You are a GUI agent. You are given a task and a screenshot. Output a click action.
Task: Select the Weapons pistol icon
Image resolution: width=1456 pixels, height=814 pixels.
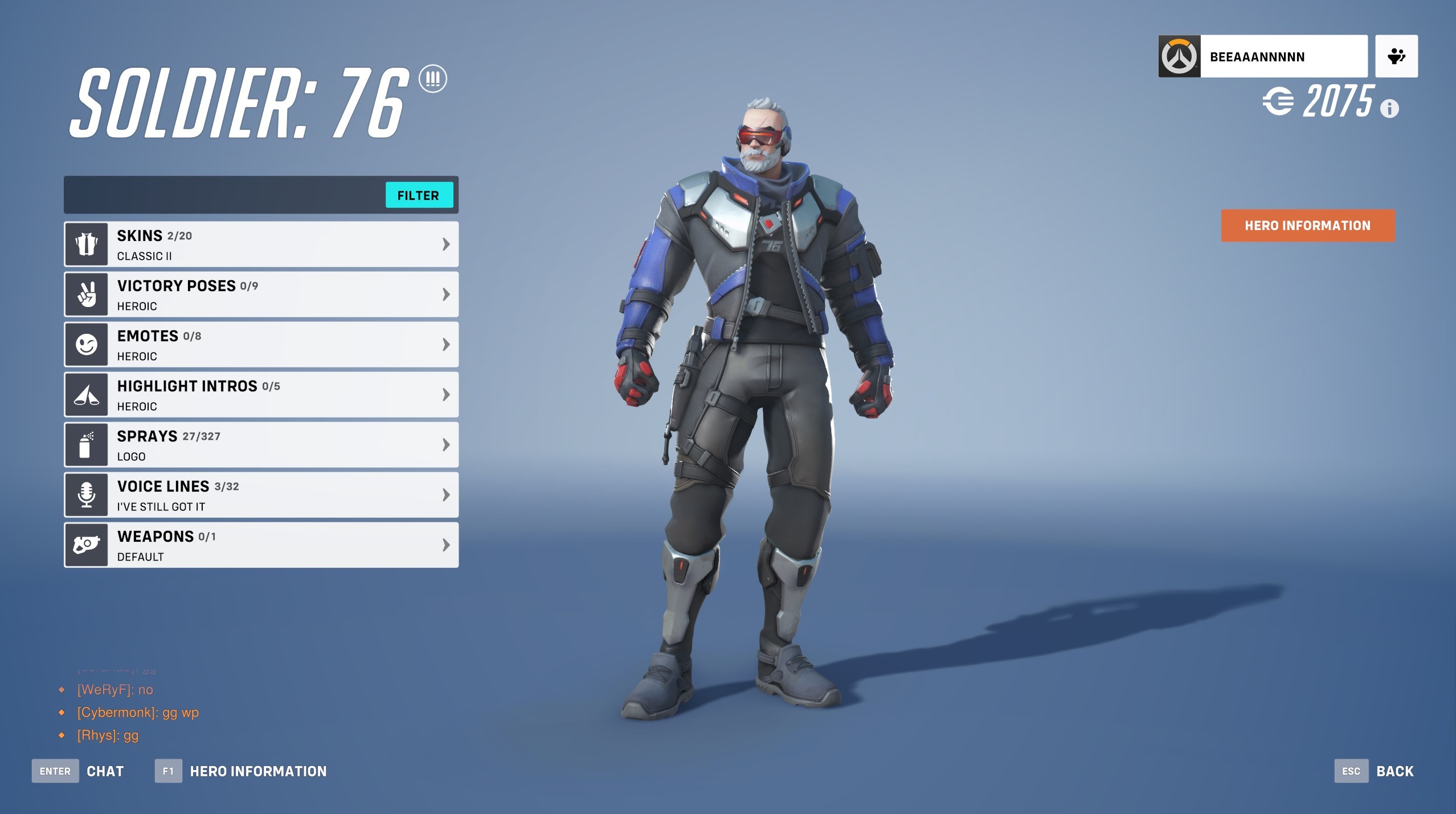tap(85, 545)
